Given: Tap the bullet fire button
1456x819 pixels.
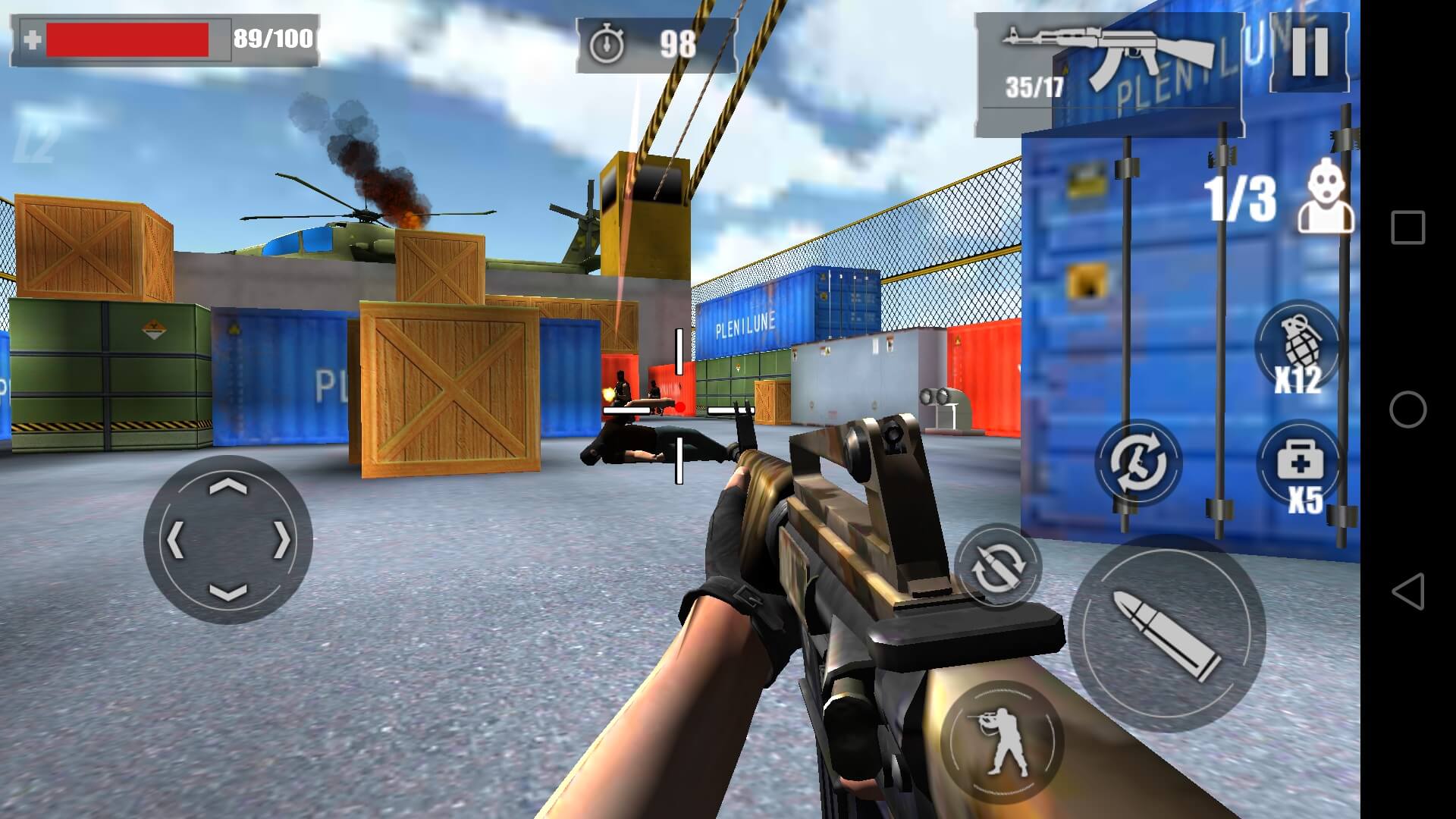Looking at the screenshot, I should (1166, 634).
